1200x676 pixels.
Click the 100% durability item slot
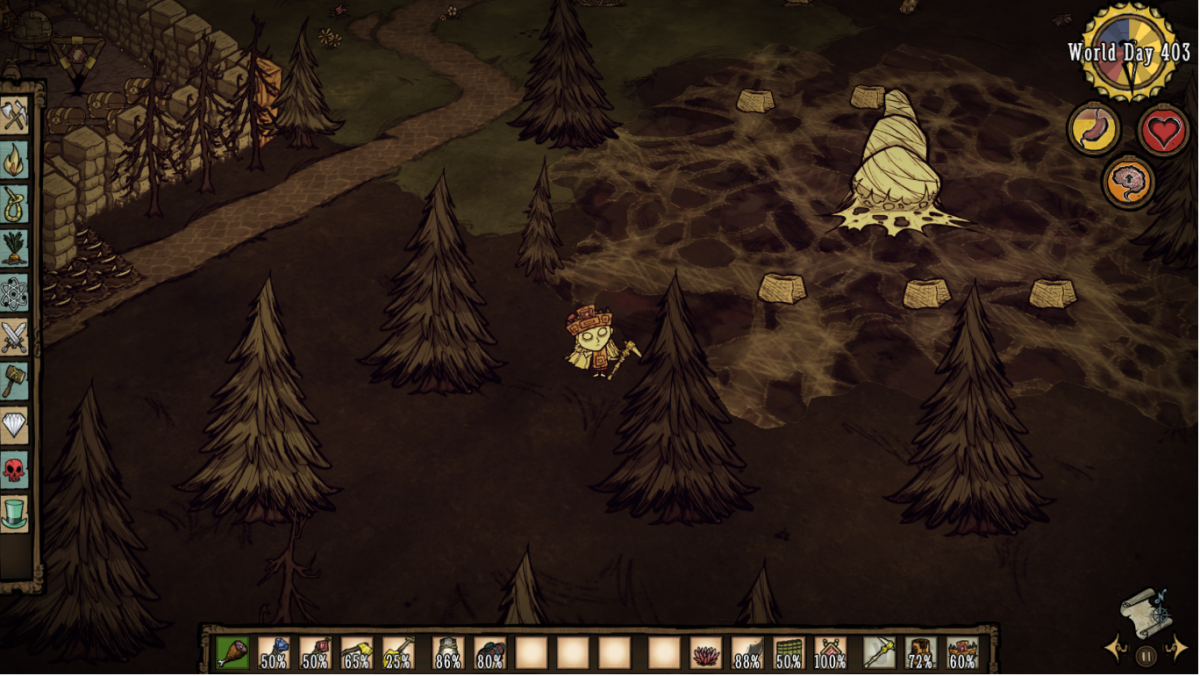point(830,653)
